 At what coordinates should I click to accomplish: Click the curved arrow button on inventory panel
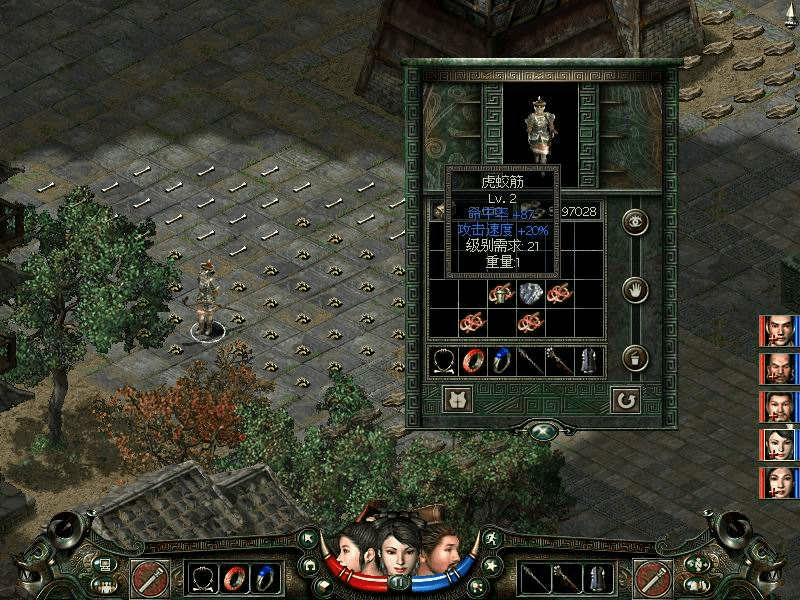pyautogui.click(x=626, y=400)
